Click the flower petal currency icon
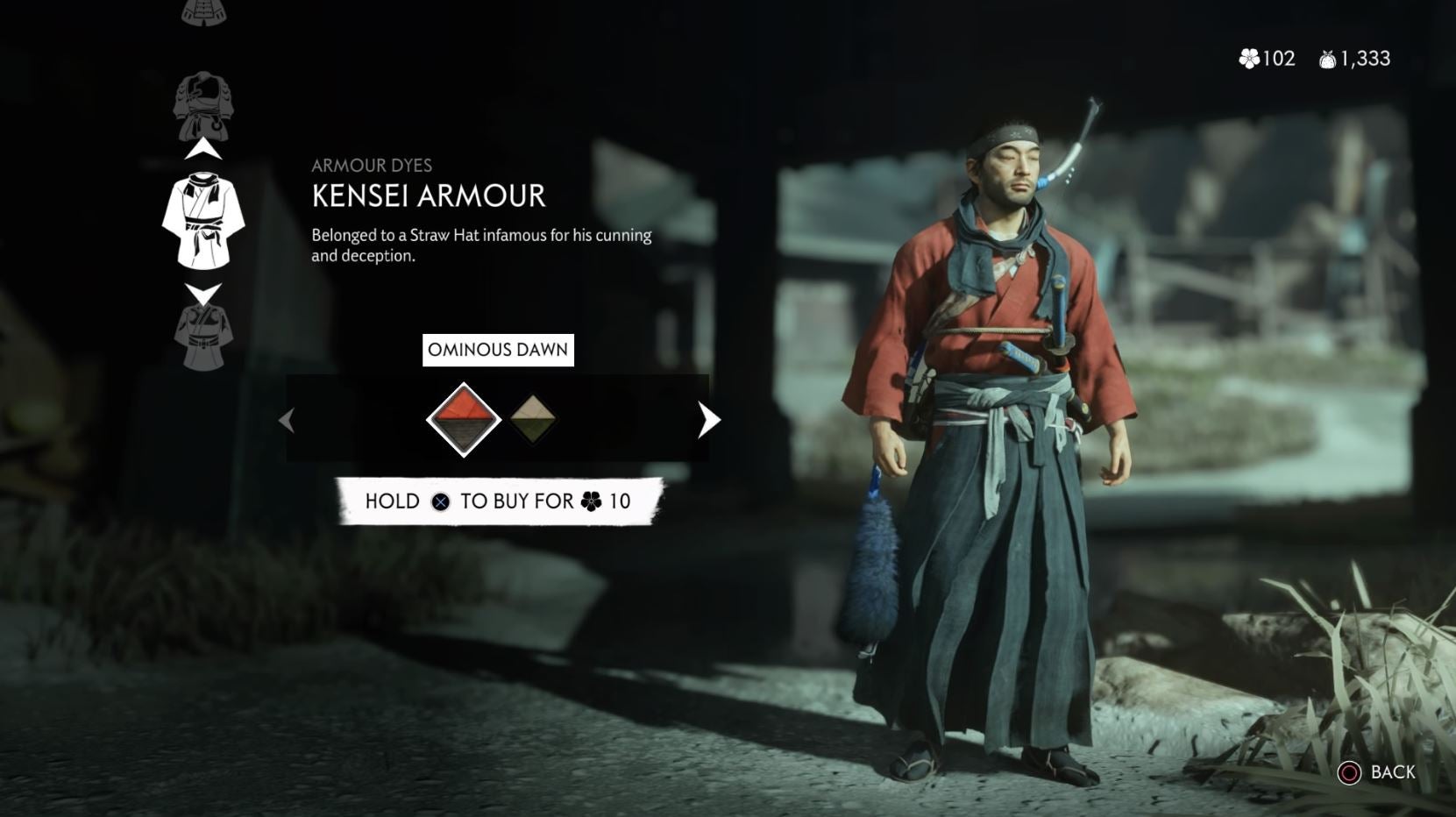Image resolution: width=1456 pixels, height=817 pixels. (x=1248, y=59)
